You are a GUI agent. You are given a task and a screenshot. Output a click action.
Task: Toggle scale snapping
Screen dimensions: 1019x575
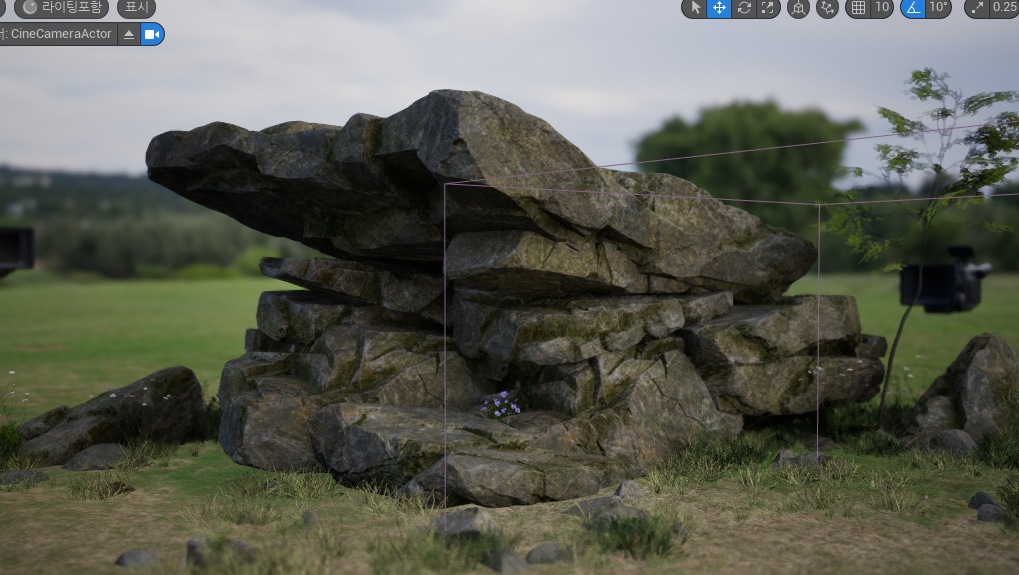[x=976, y=8]
